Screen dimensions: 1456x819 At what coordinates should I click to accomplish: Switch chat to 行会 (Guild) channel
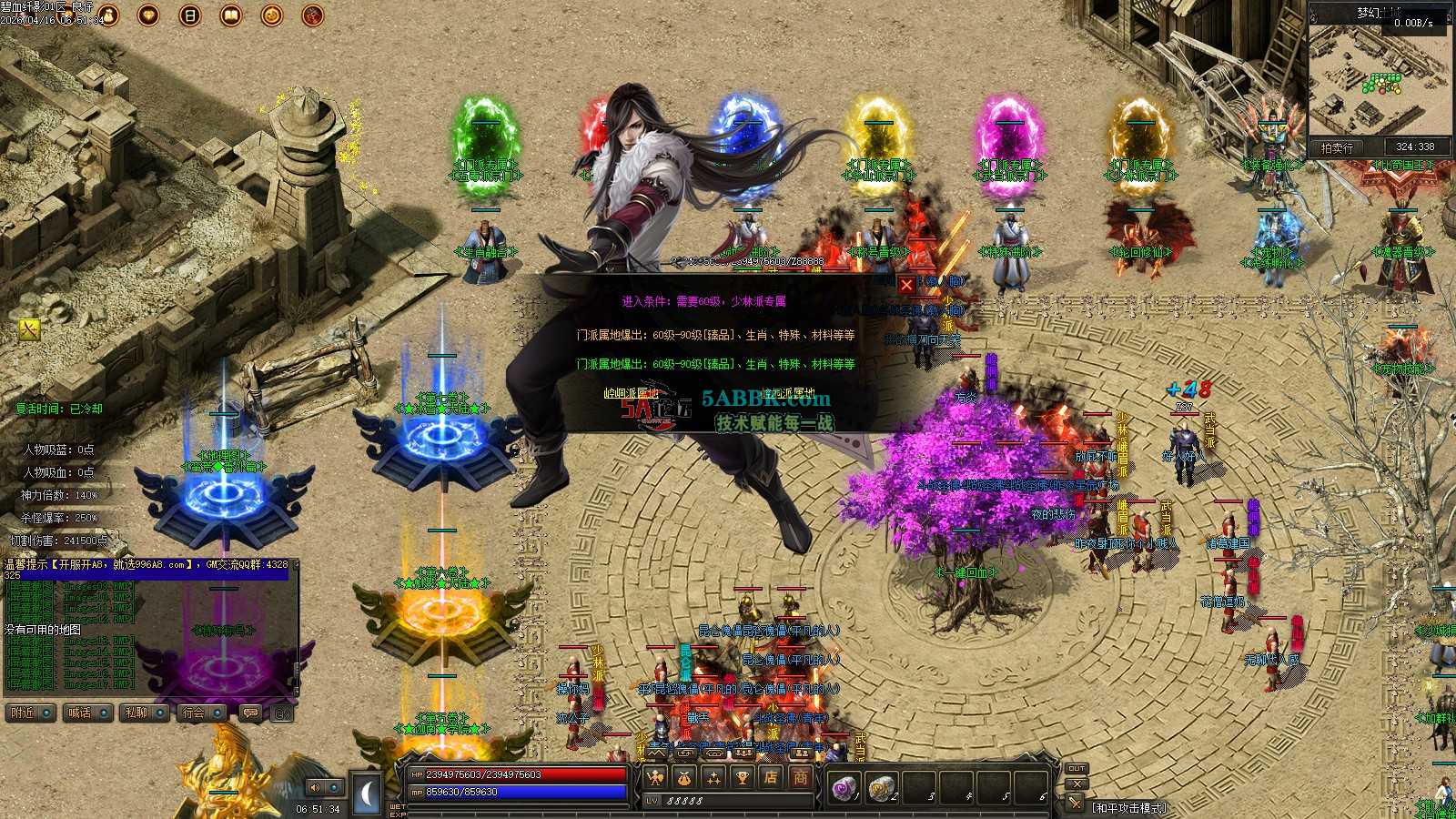coord(200,713)
